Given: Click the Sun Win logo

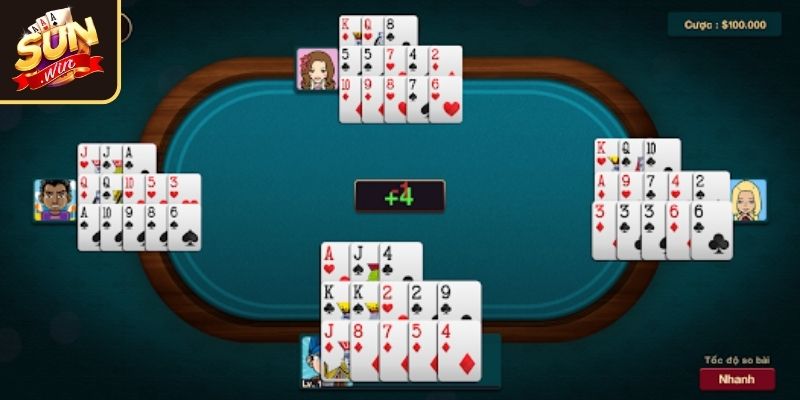Looking at the screenshot, I should coord(57,50).
